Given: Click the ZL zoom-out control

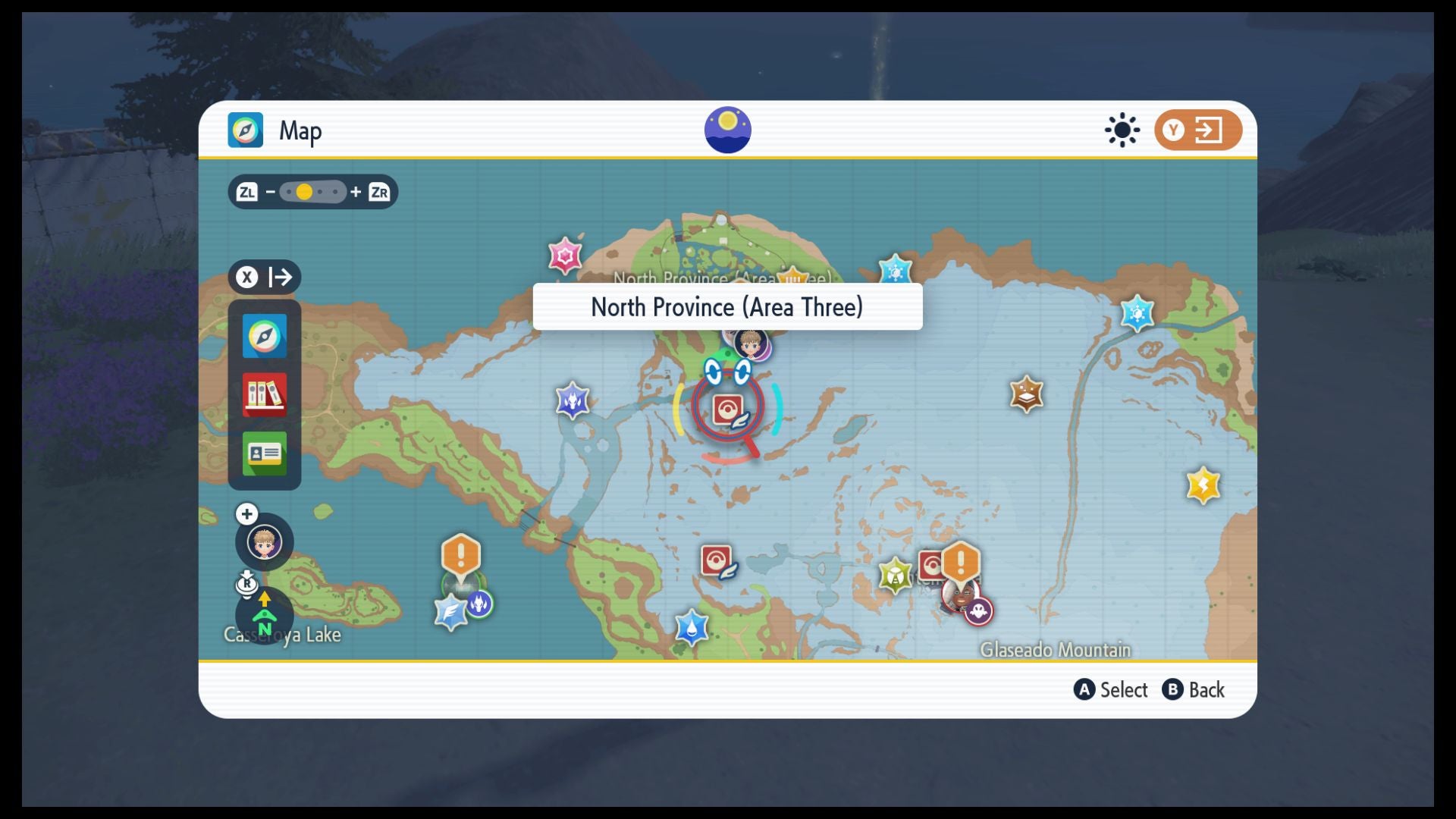Looking at the screenshot, I should click(x=248, y=193).
